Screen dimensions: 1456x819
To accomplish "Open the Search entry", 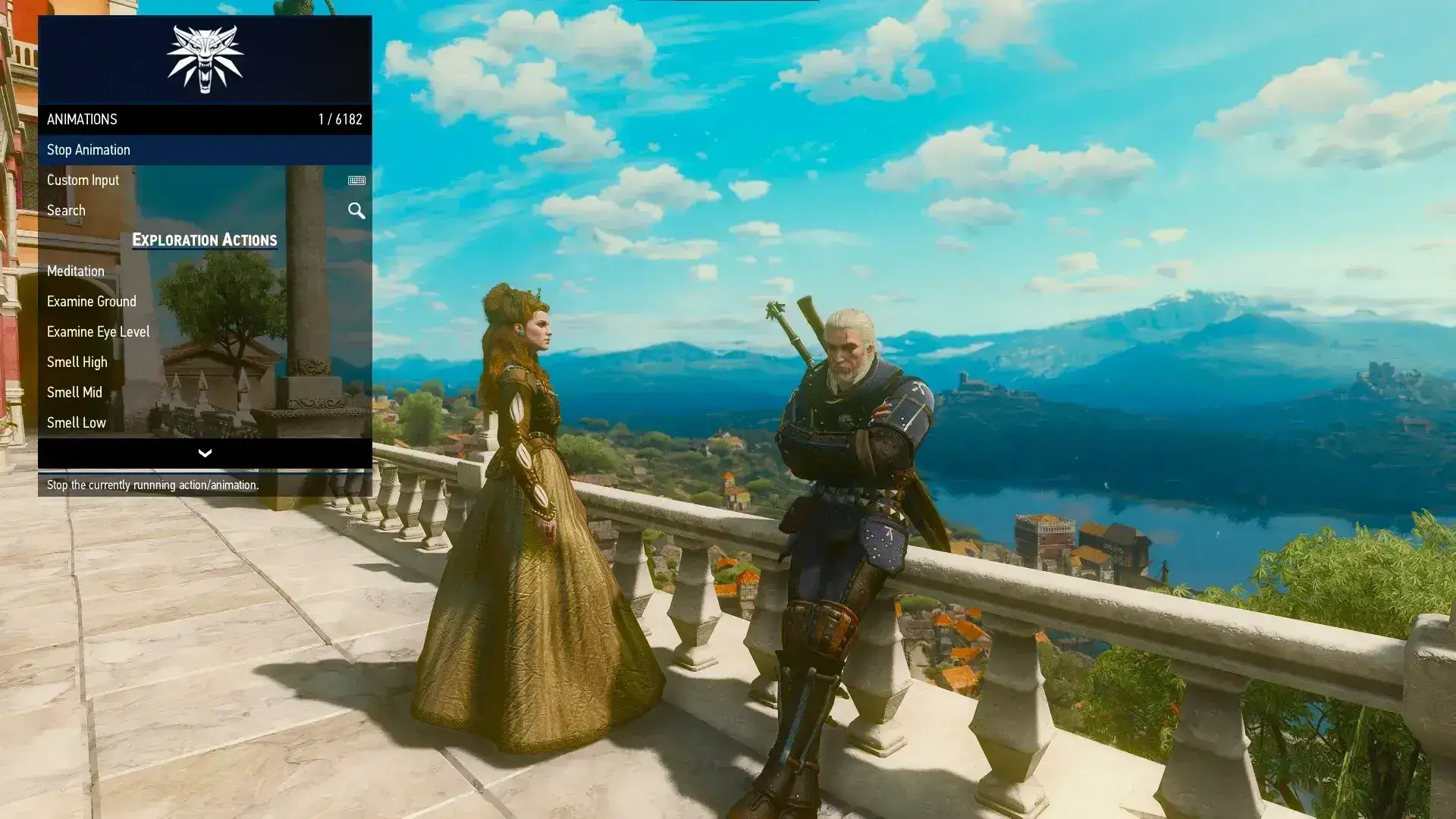I will point(66,211).
